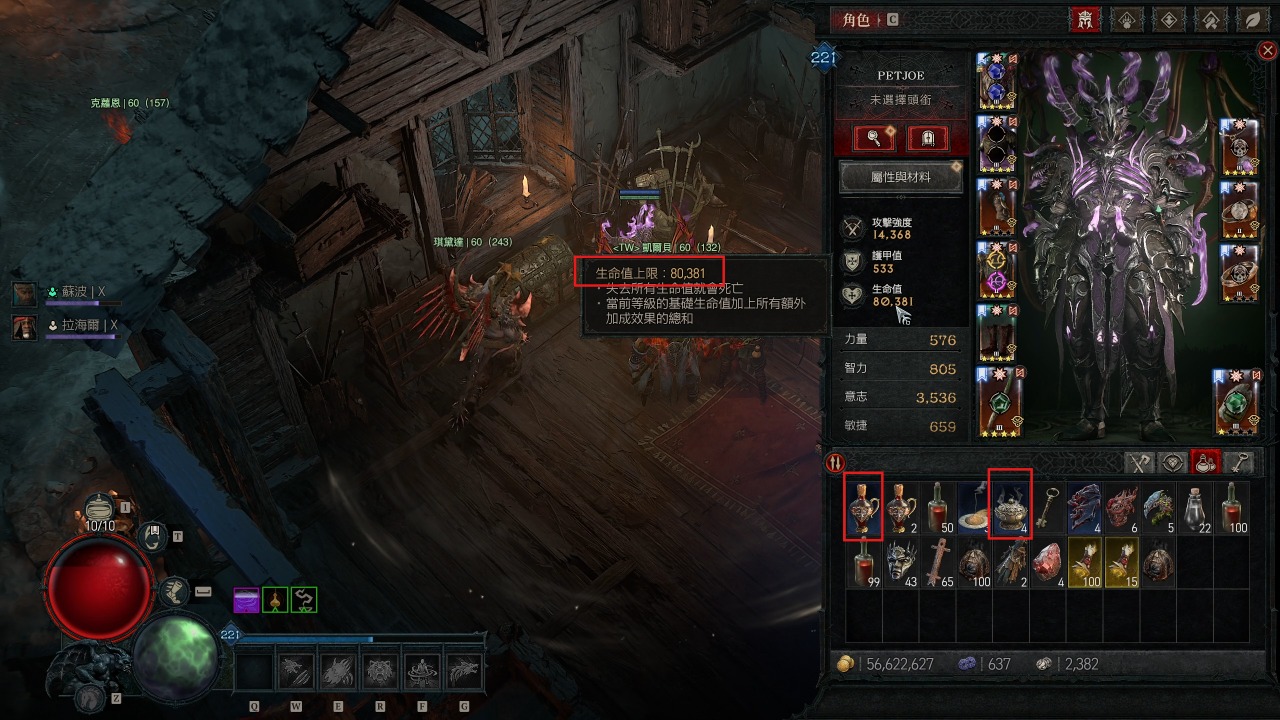Viewport: 1280px width, 720px height.
Task: Select the brass key item in inventory
Action: click(1048, 509)
